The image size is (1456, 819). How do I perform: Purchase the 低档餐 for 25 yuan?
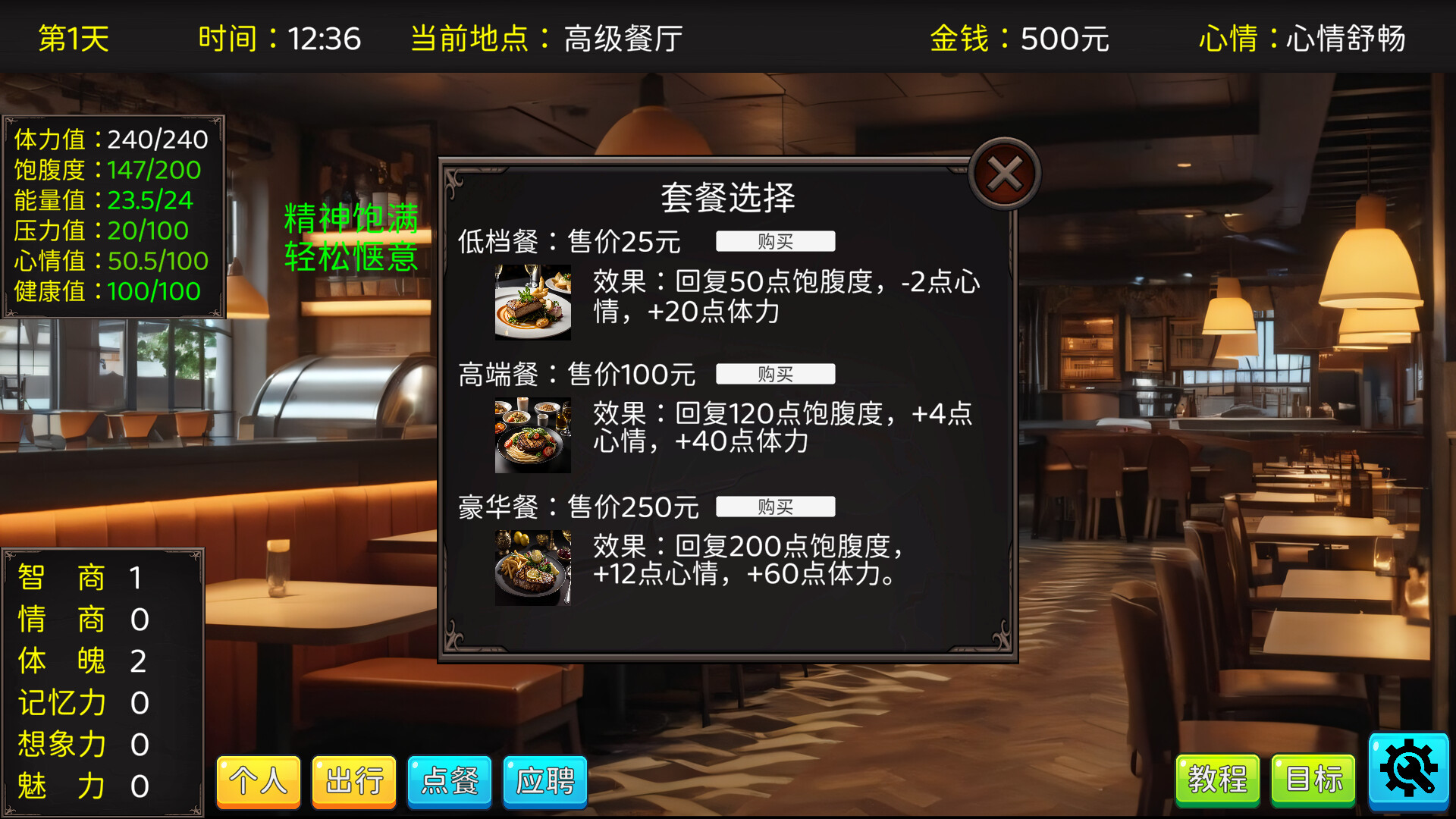776,240
